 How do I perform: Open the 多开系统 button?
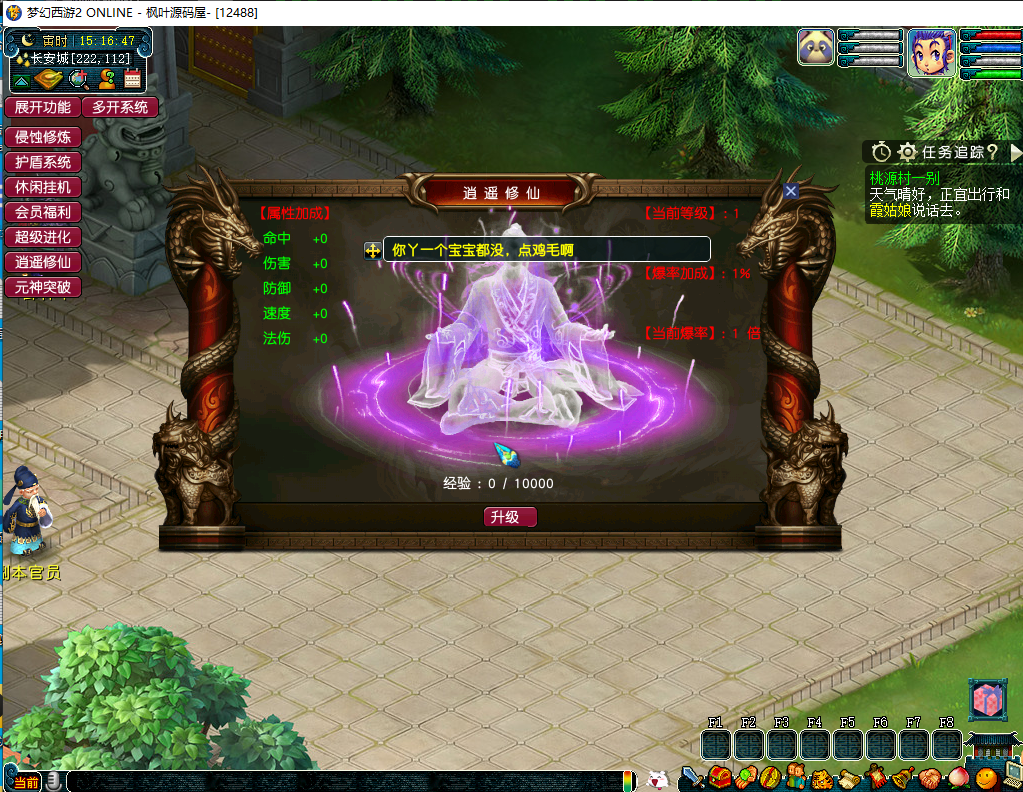click(x=120, y=107)
